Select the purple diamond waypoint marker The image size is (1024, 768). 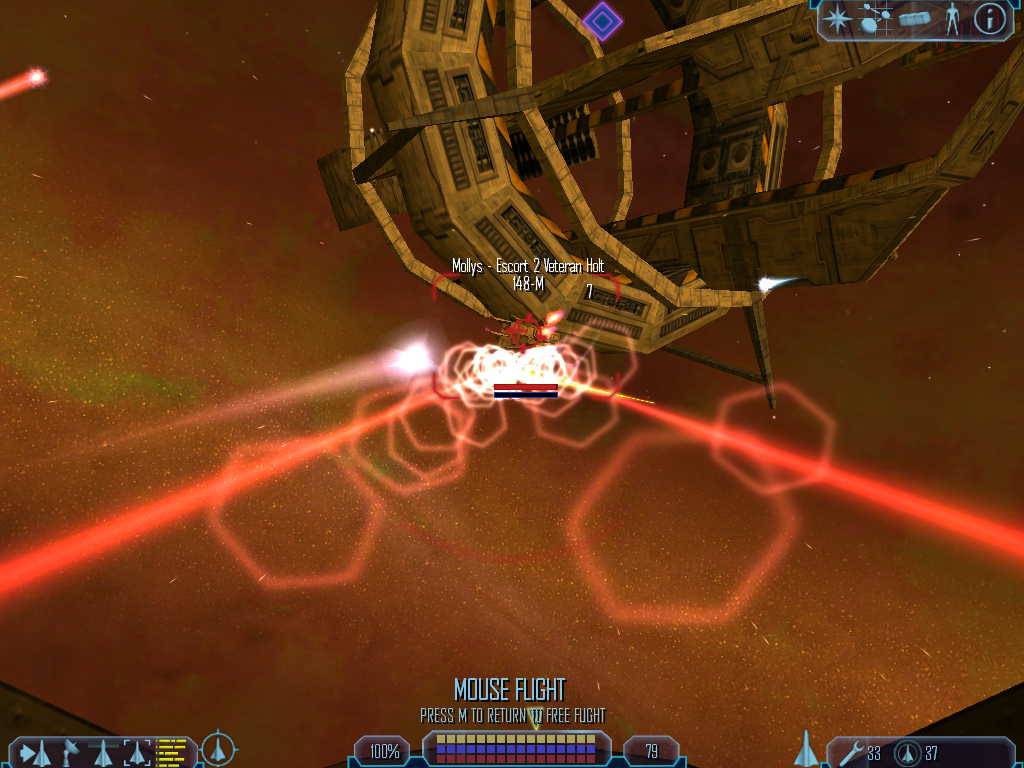tap(602, 19)
